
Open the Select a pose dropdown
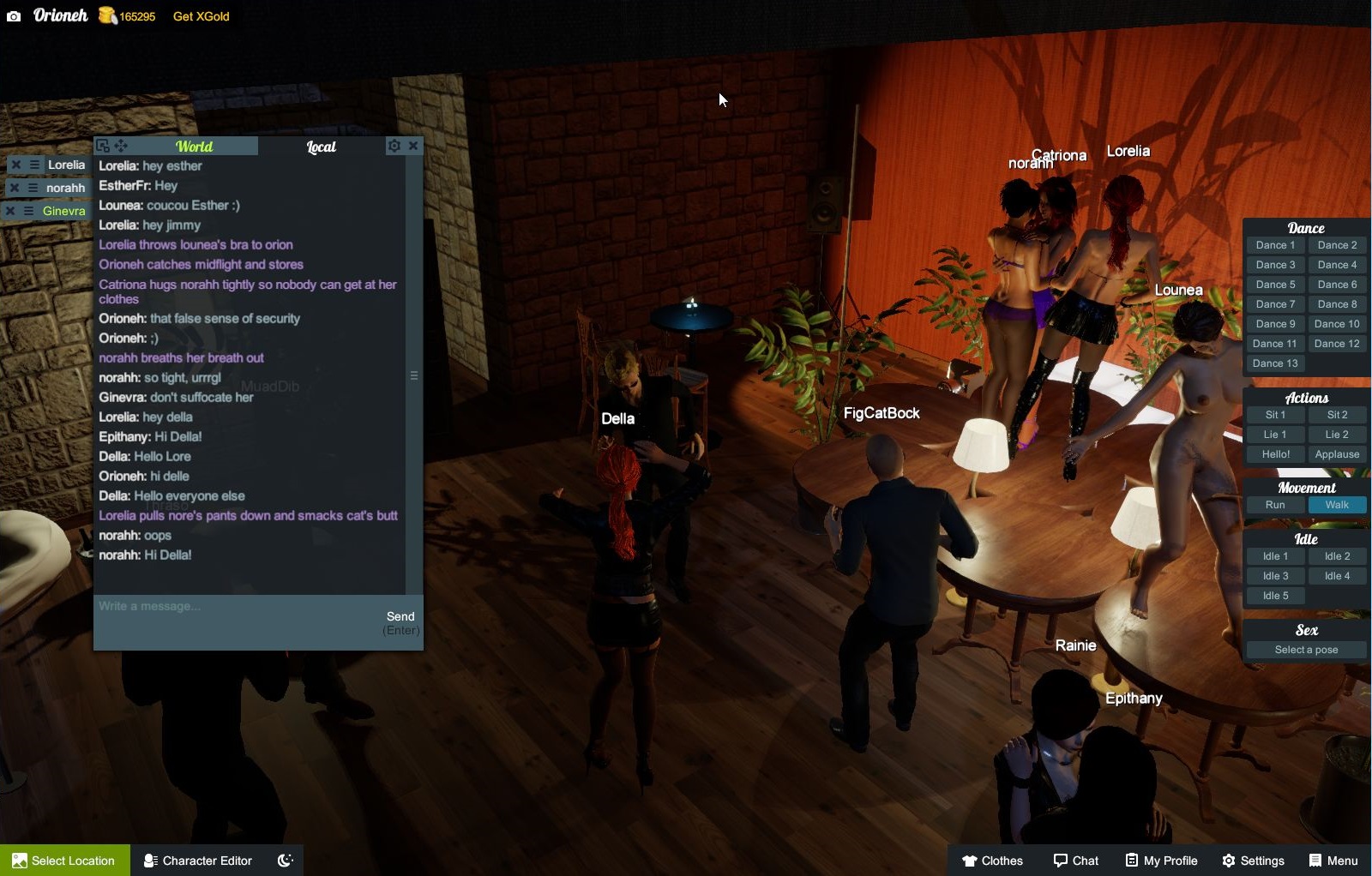[x=1305, y=649]
